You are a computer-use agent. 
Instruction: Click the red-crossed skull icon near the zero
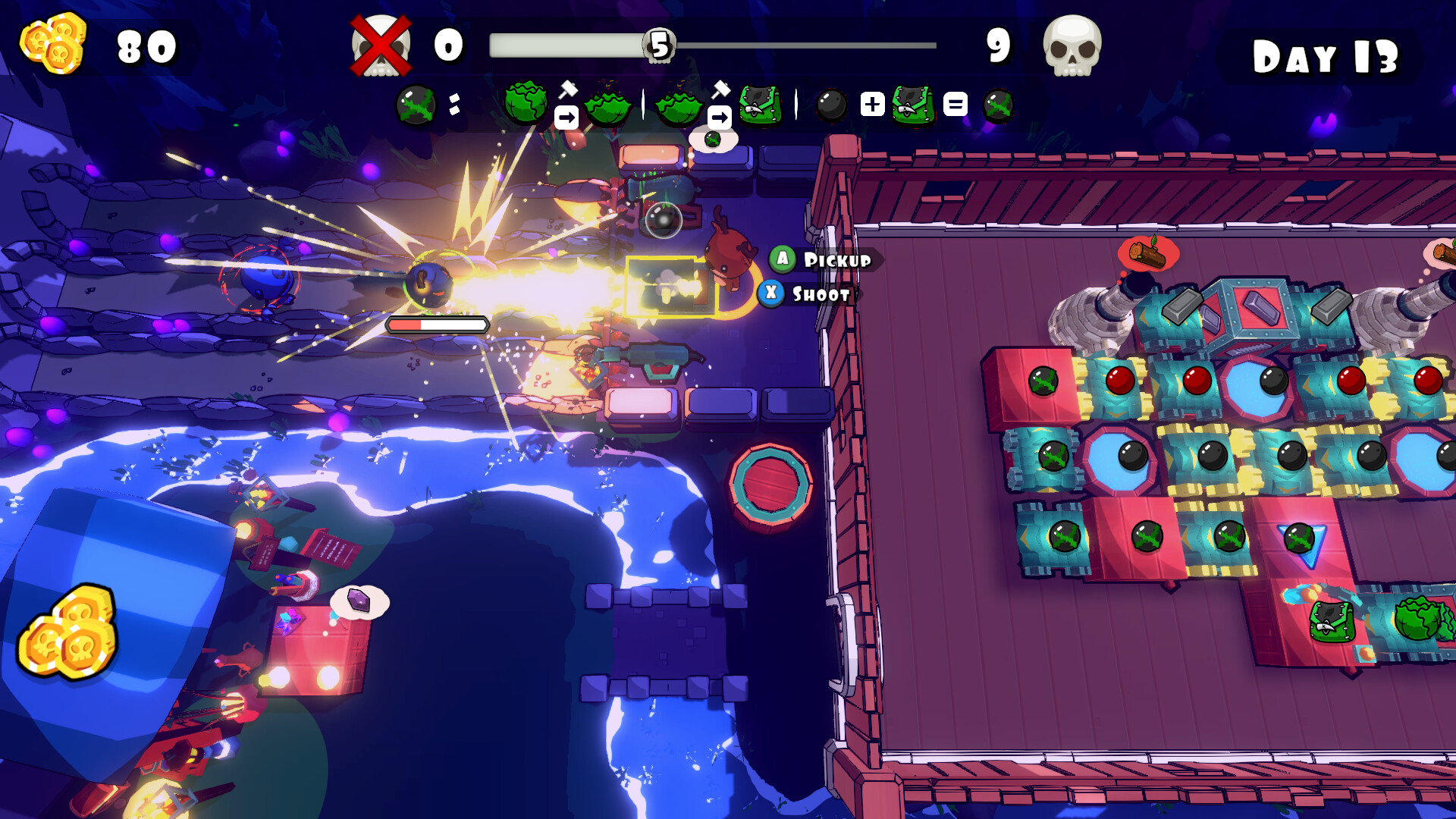pos(379,45)
